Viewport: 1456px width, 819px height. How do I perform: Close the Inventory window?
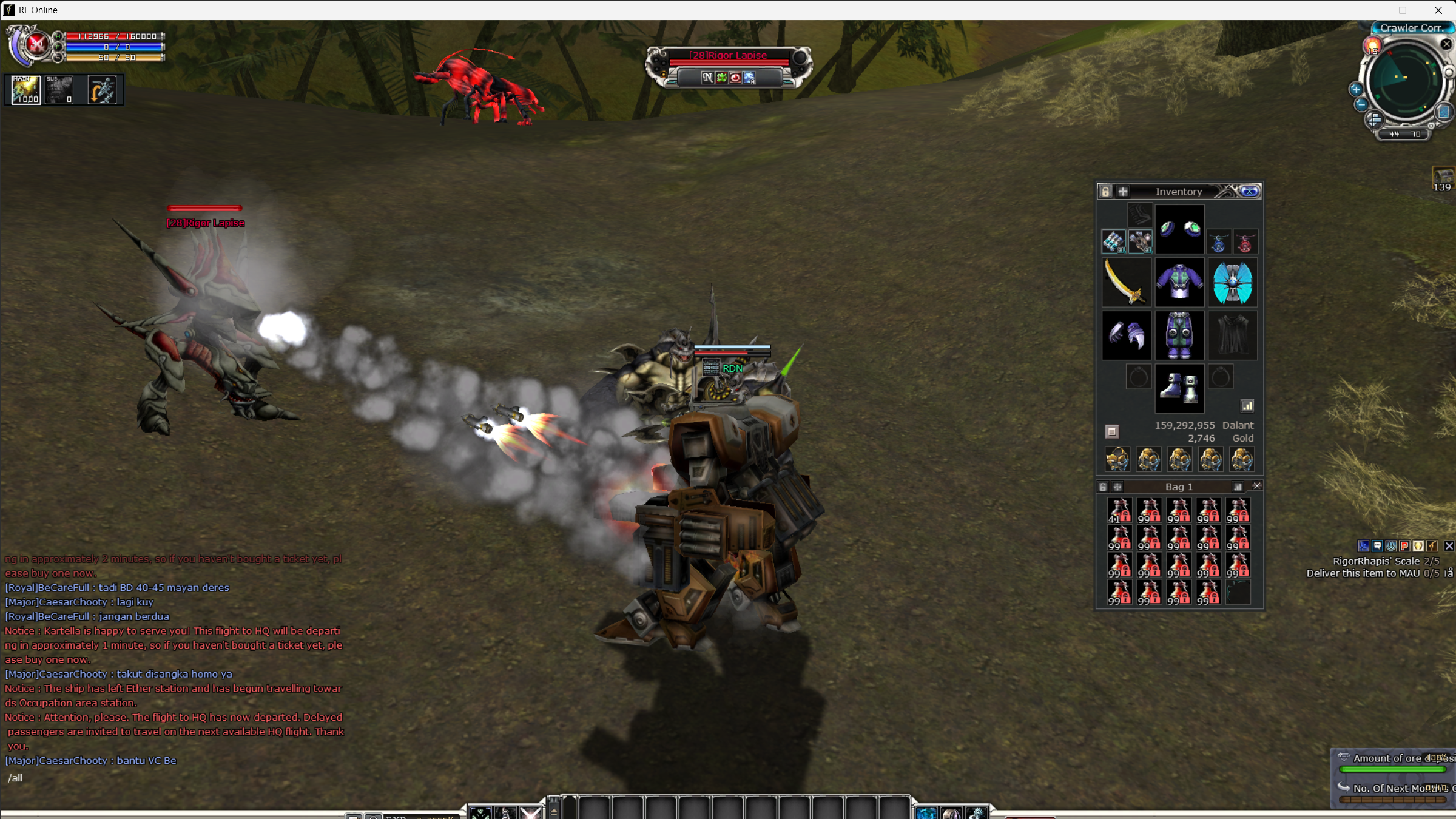[1250, 192]
